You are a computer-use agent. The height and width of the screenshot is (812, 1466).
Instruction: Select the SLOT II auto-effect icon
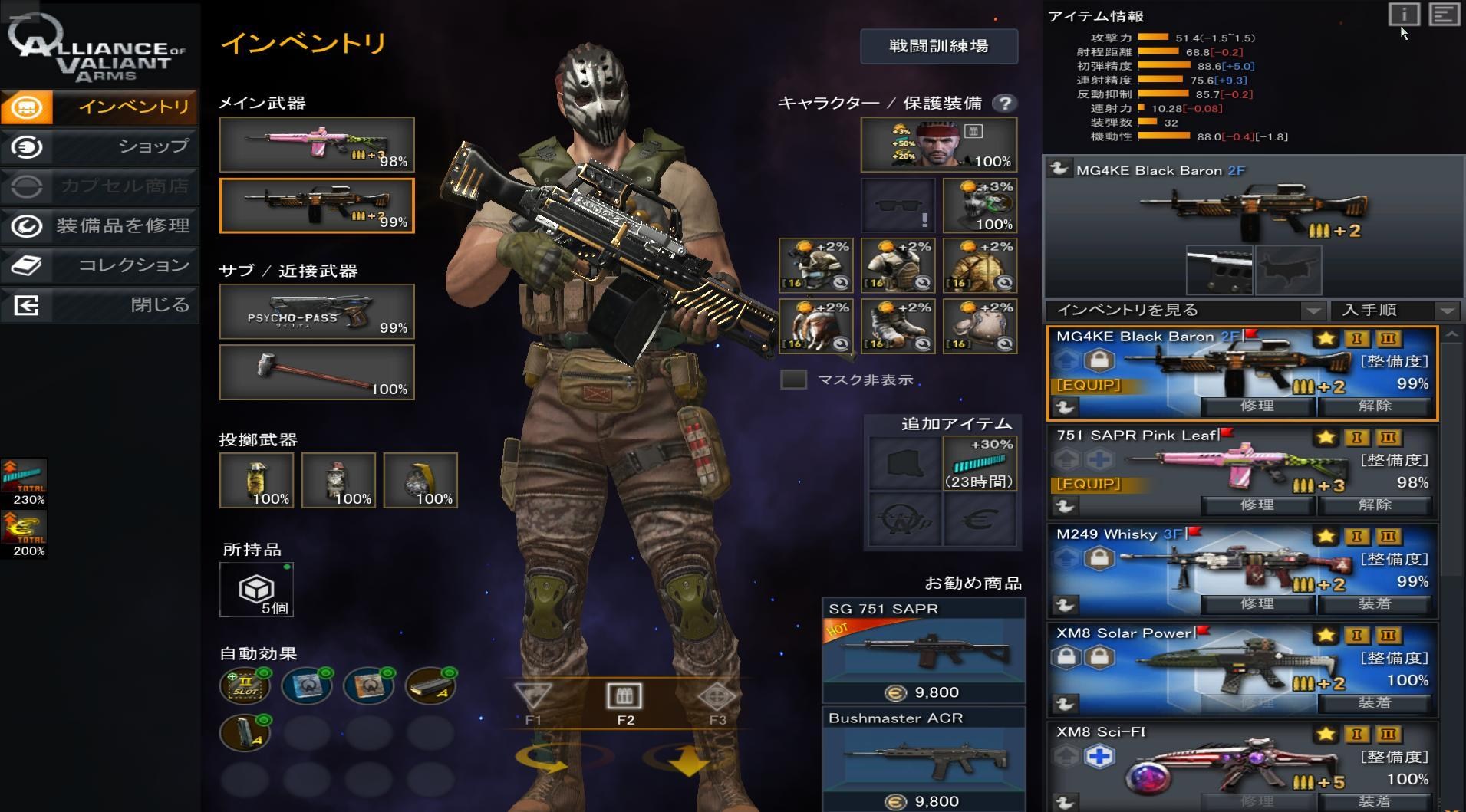pyautogui.click(x=245, y=685)
